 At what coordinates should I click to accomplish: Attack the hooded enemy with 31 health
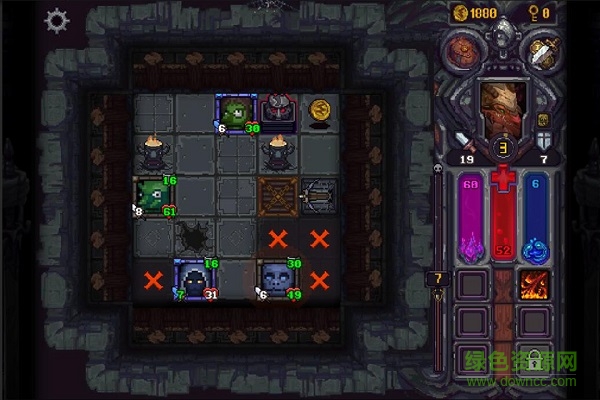click(196, 279)
